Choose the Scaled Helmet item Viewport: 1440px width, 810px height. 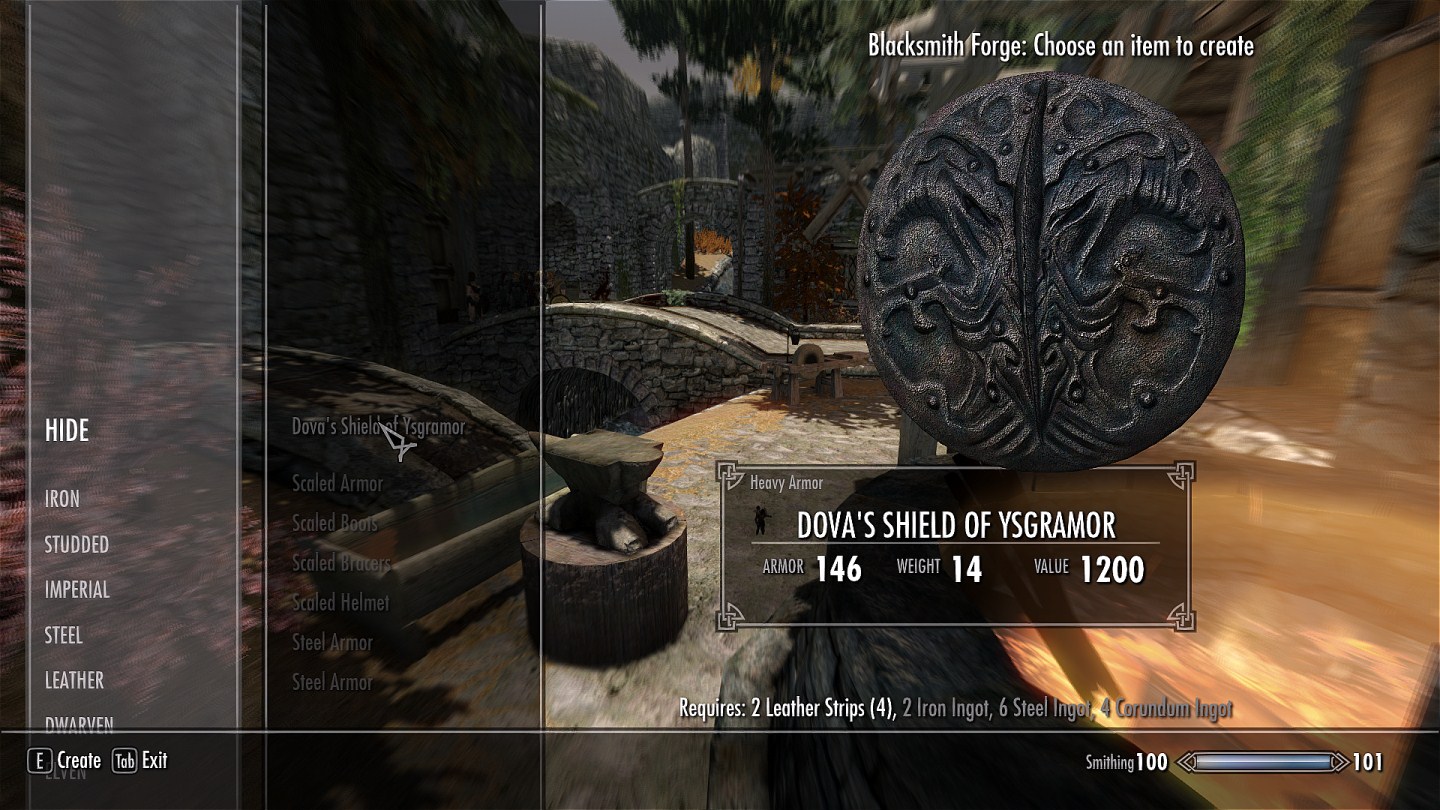[x=340, y=603]
